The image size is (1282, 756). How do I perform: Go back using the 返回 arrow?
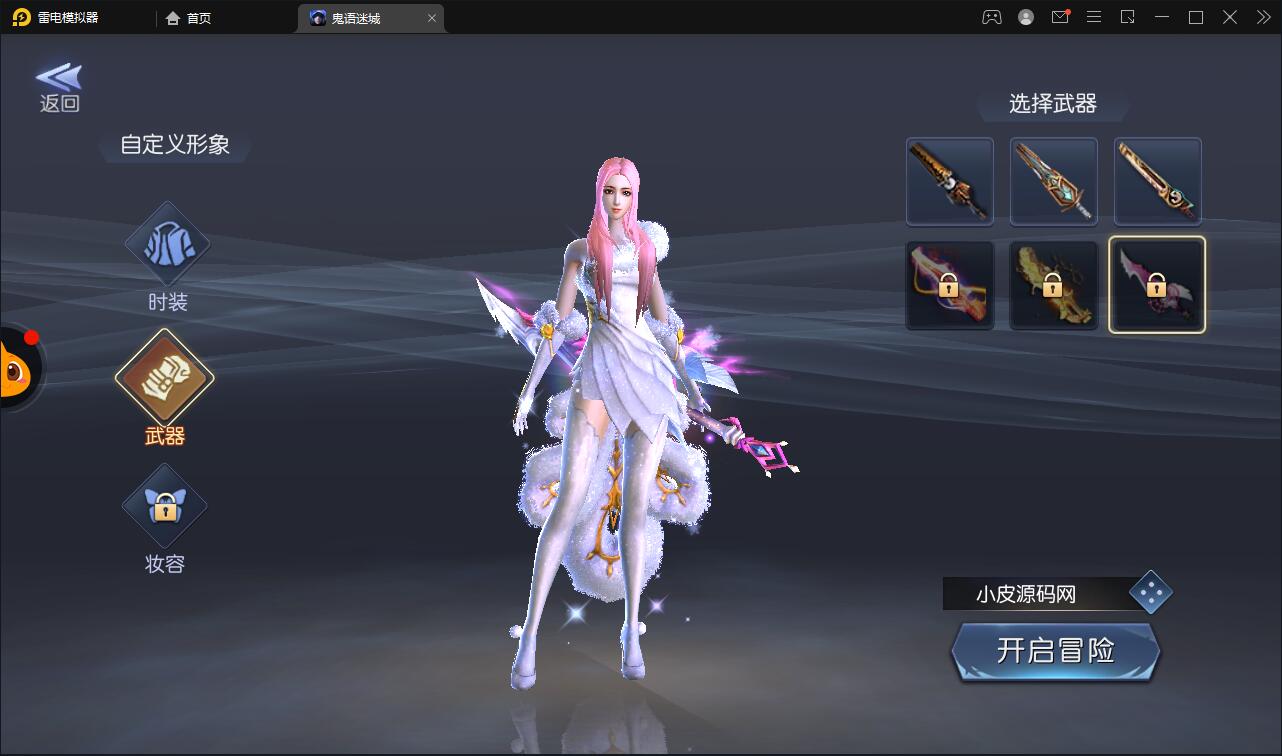[59, 87]
